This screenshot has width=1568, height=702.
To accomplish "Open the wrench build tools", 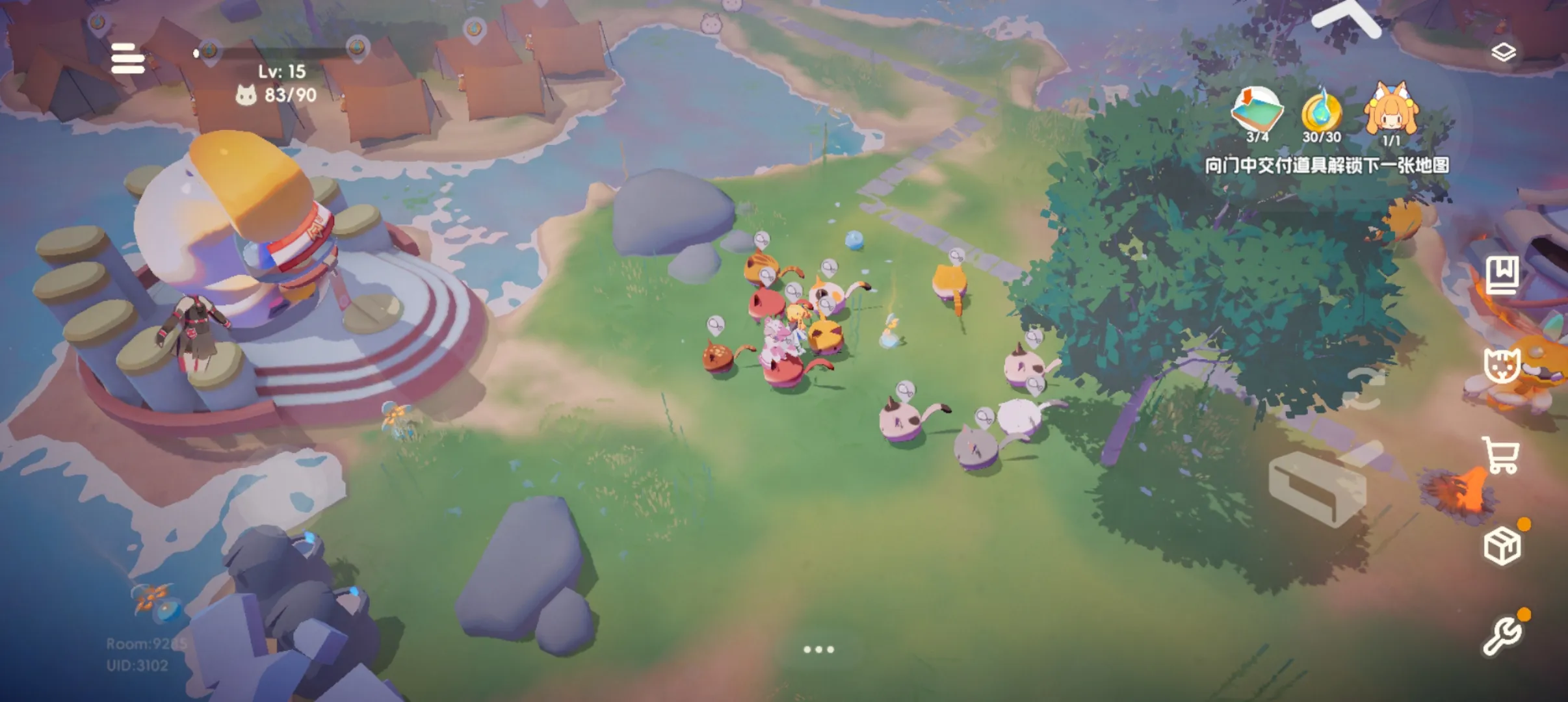I will (x=1502, y=635).
